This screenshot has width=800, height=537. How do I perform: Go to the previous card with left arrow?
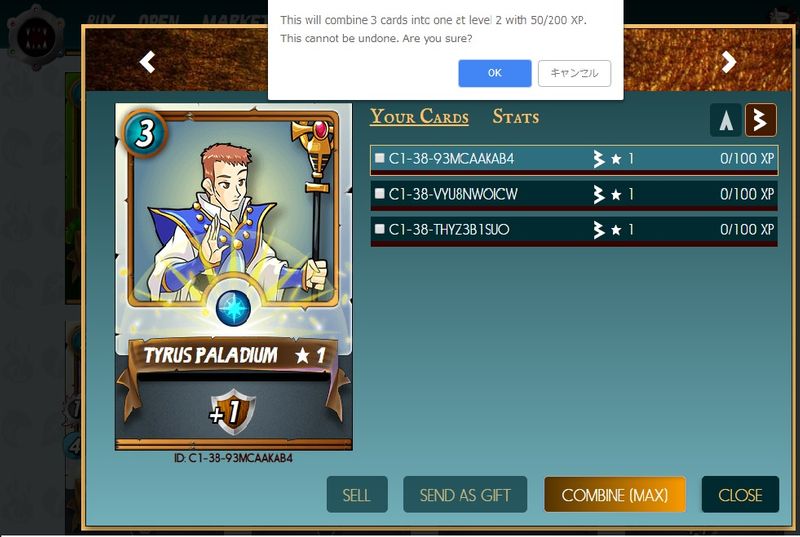tap(147, 62)
